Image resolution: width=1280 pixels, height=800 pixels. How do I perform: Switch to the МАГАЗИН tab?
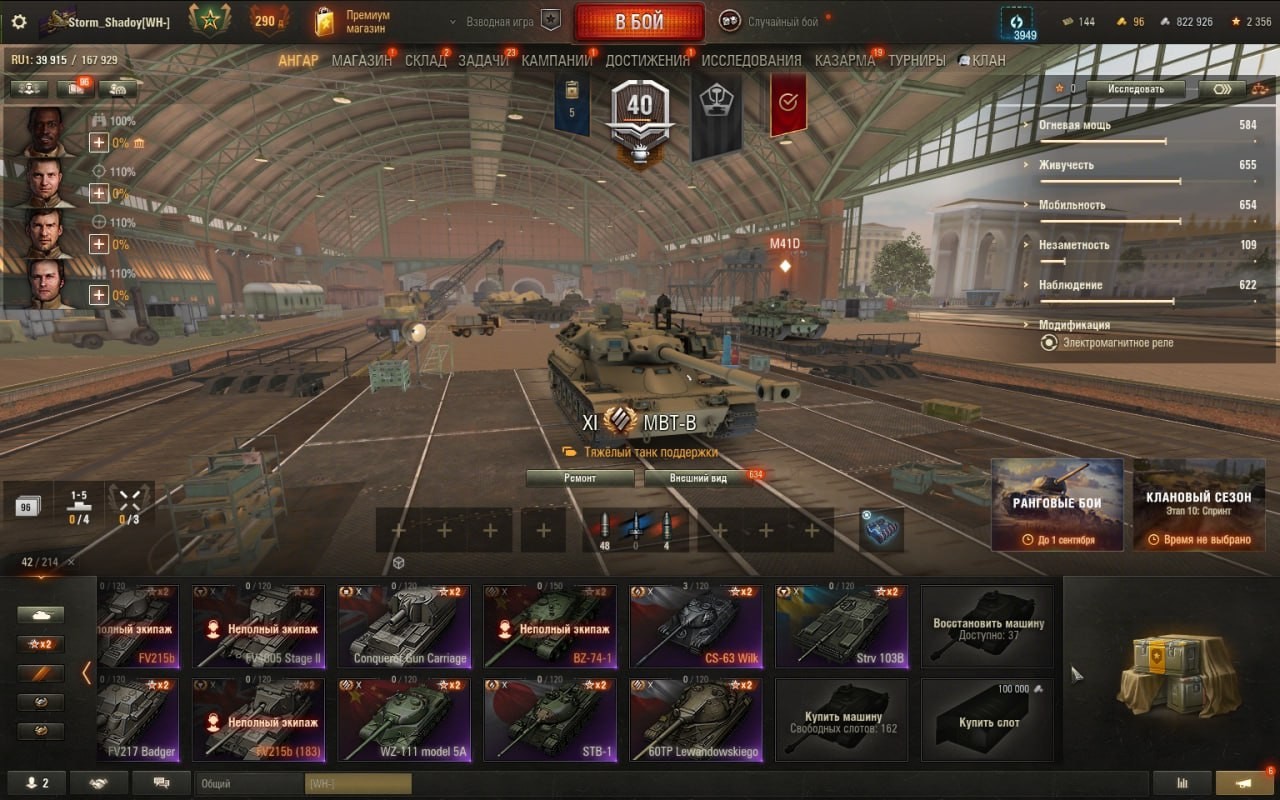(x=361, y=60)
